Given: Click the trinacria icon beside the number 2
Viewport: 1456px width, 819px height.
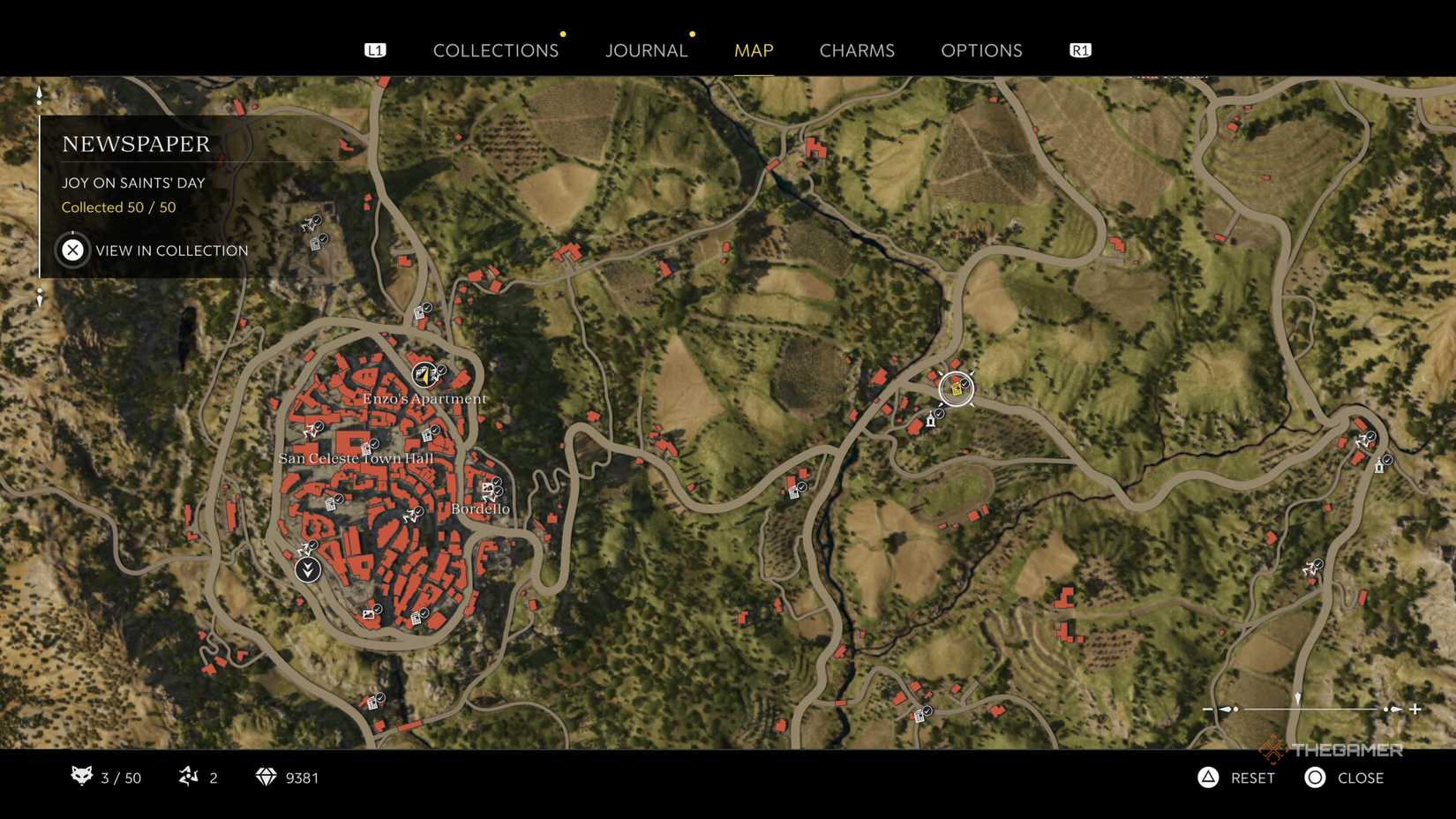Looking at the screenshot, I should point(188,778).
